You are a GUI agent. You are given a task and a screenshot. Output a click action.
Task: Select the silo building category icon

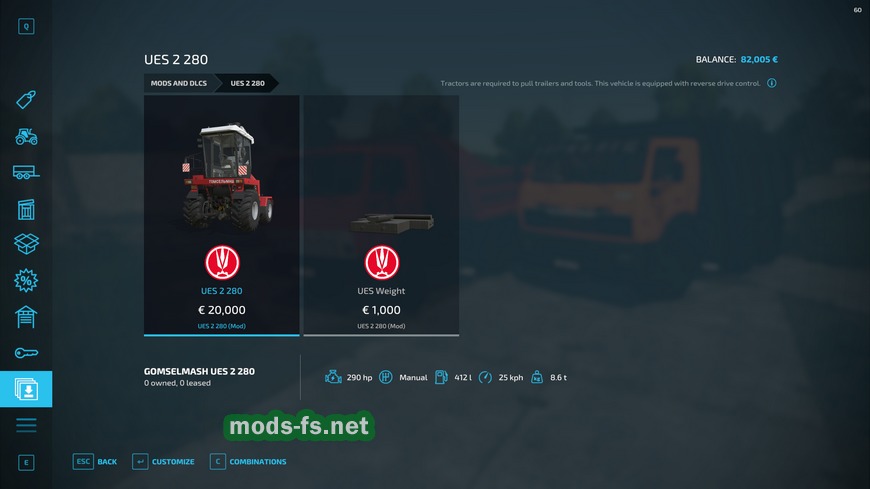point(26,208)
